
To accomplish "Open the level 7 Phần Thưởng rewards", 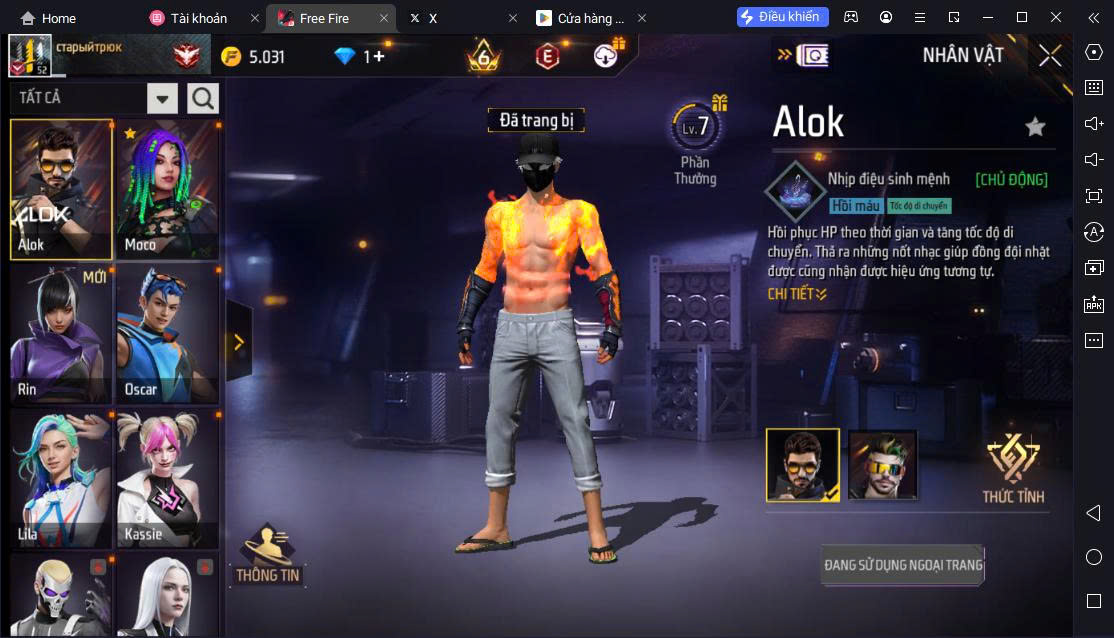I will click(x=696, y=145).
